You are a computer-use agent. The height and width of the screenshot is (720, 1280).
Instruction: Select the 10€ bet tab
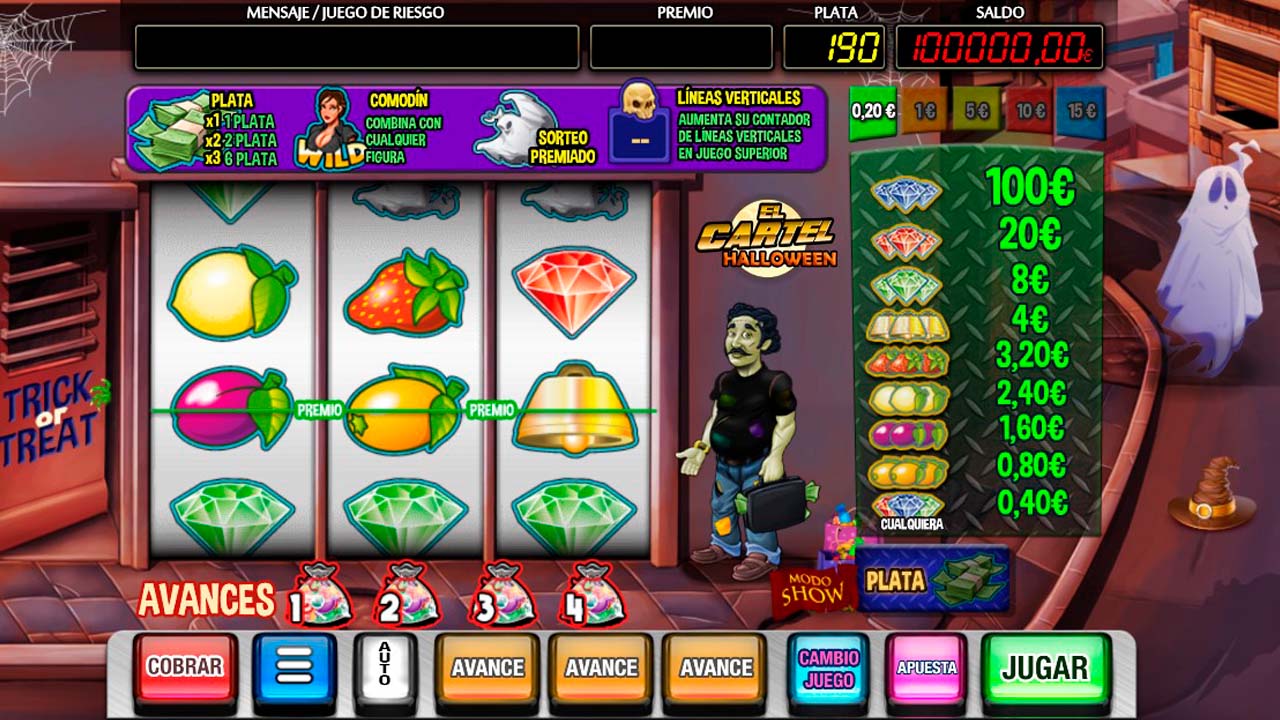1028,111
